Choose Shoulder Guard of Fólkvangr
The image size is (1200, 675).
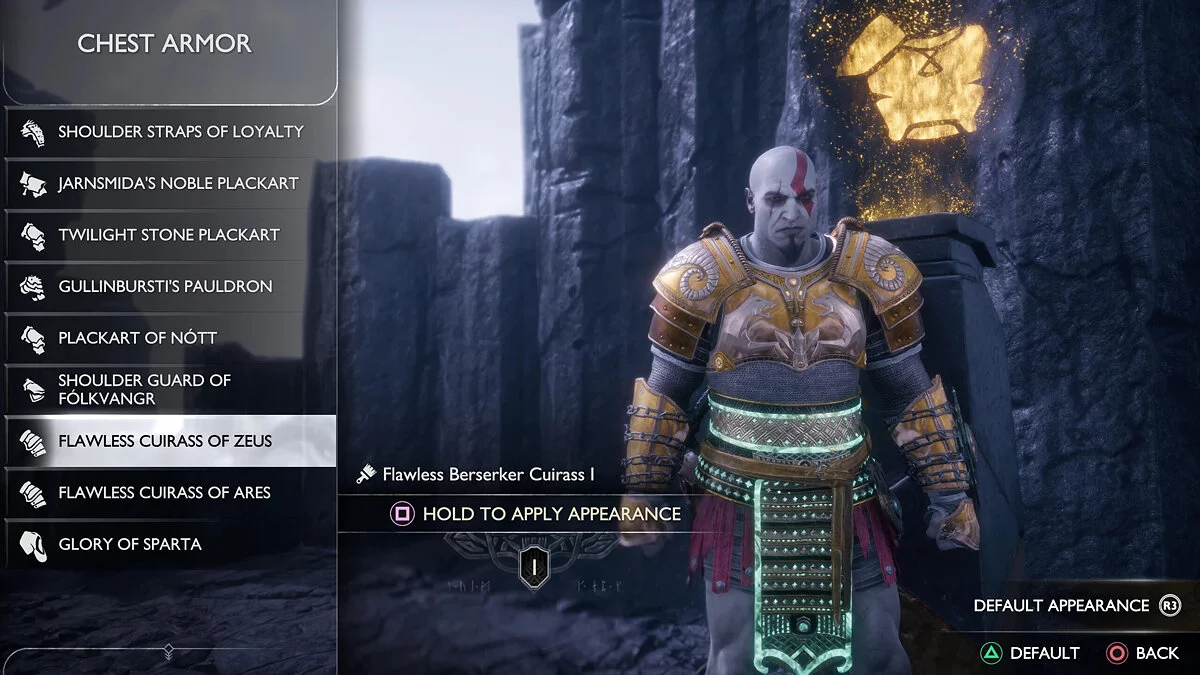pos(170,389)
